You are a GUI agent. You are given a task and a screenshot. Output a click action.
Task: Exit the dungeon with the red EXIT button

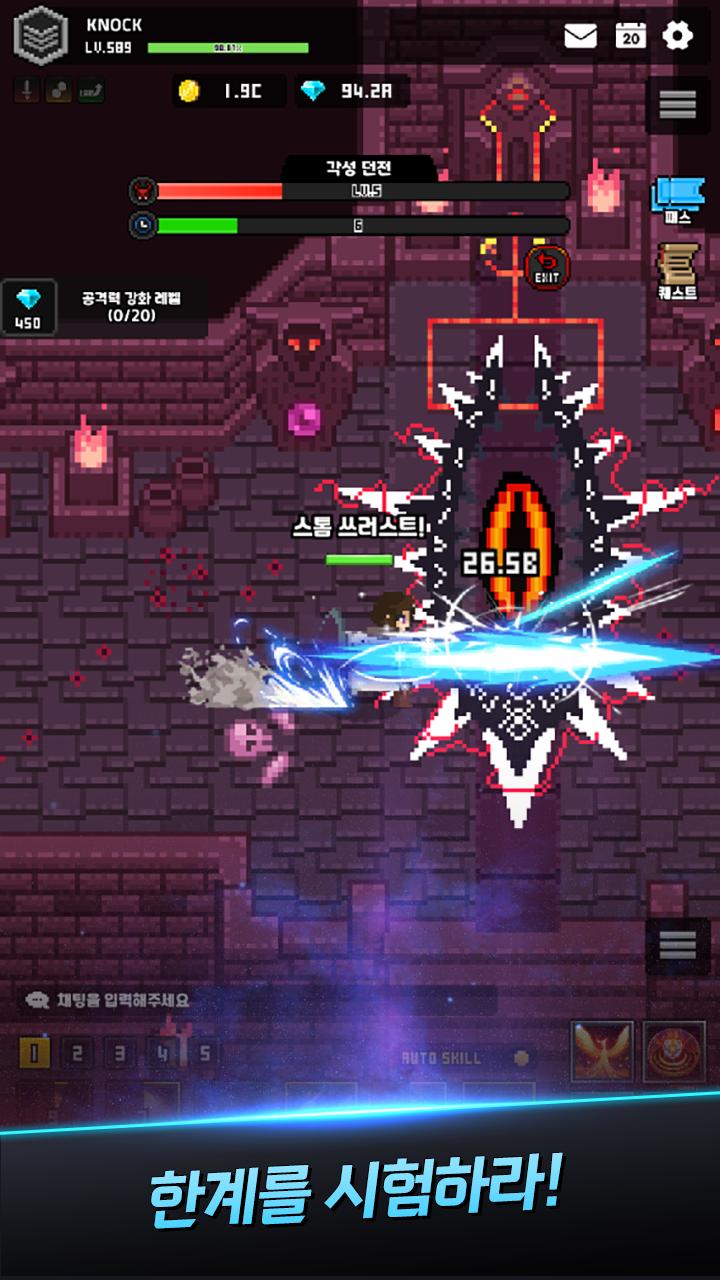tap(547, 268)
